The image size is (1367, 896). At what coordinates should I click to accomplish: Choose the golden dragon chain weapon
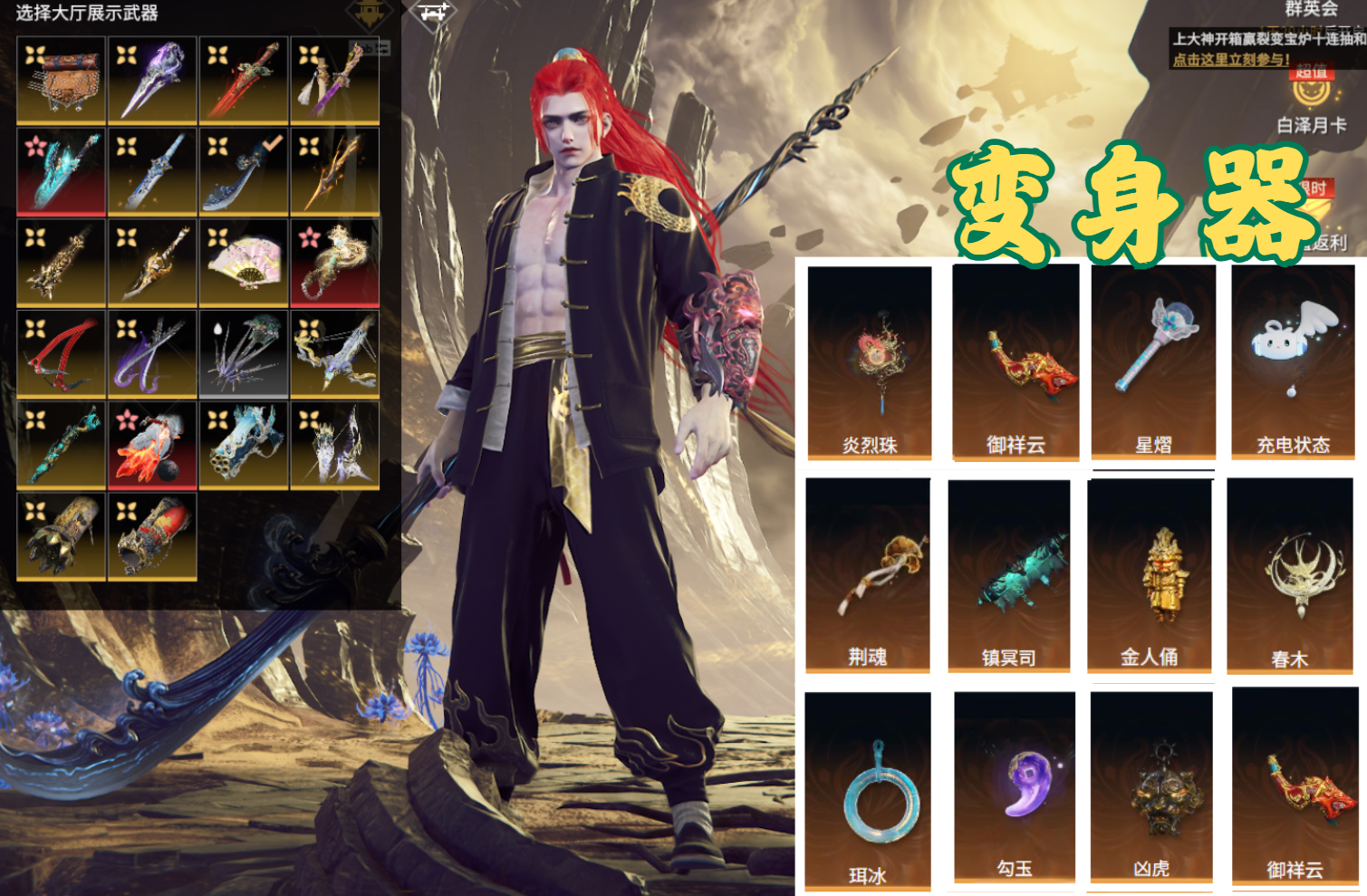[335, 263]
